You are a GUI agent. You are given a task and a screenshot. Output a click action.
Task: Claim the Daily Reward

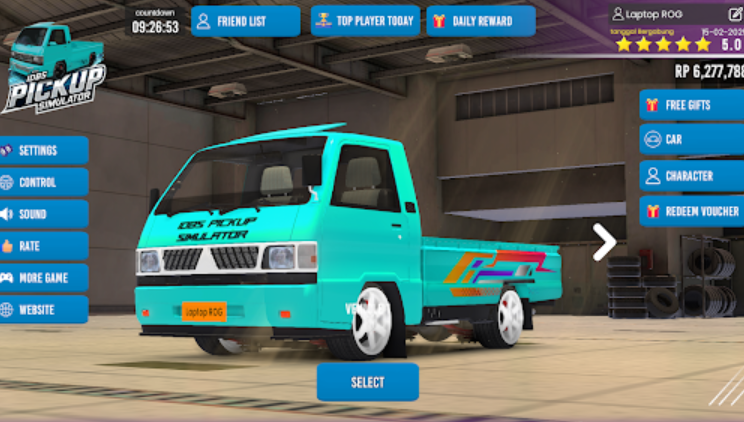481,21
